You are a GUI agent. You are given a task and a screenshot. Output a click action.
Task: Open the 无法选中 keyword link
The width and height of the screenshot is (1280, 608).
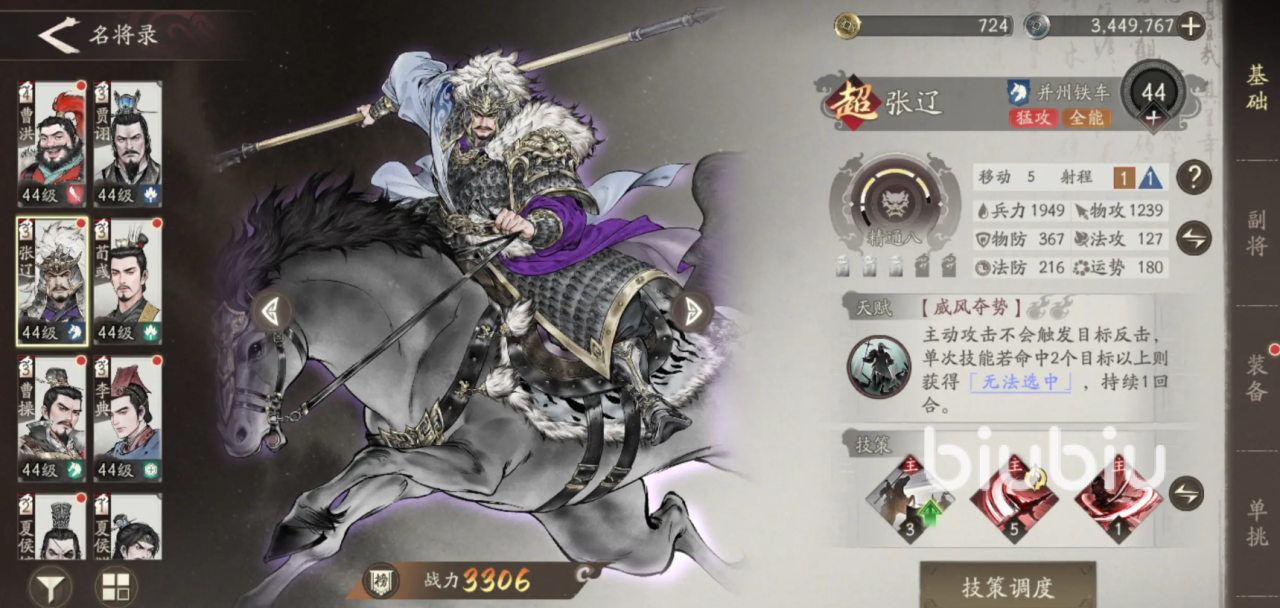1020,381
